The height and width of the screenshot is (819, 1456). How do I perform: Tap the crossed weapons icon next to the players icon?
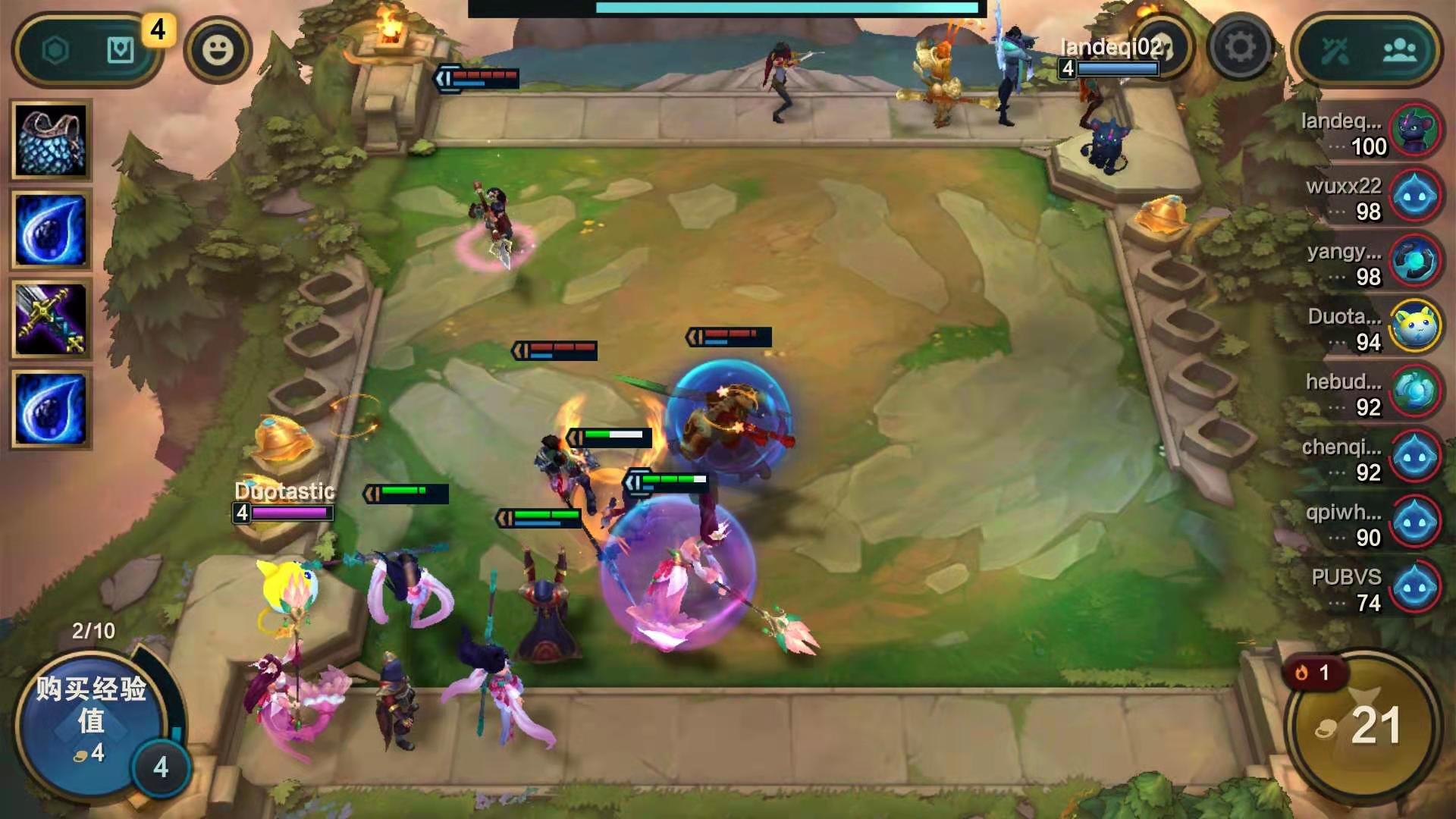pos(1335,51)
